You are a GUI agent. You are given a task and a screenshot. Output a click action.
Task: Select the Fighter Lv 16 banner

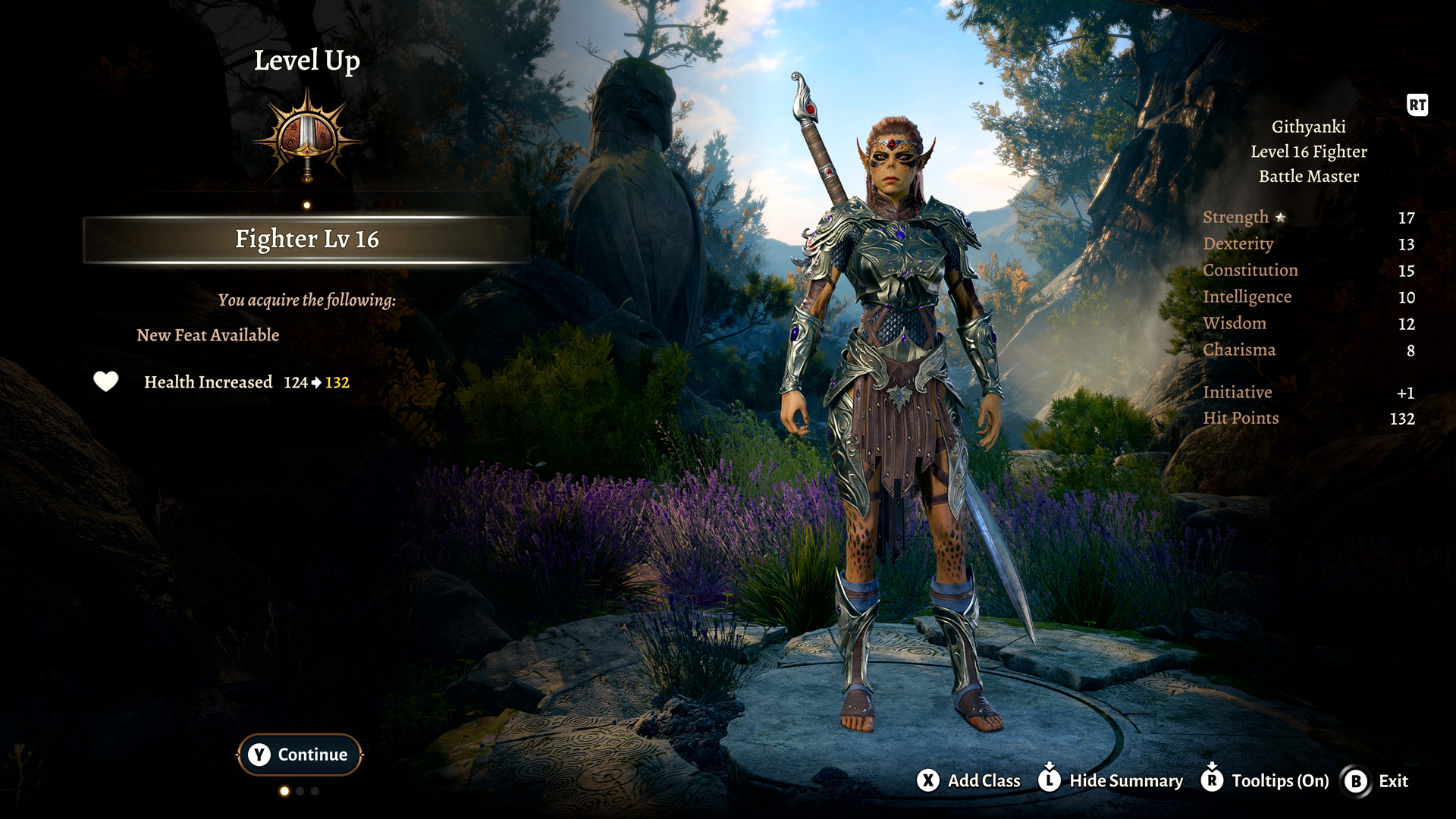306,240
